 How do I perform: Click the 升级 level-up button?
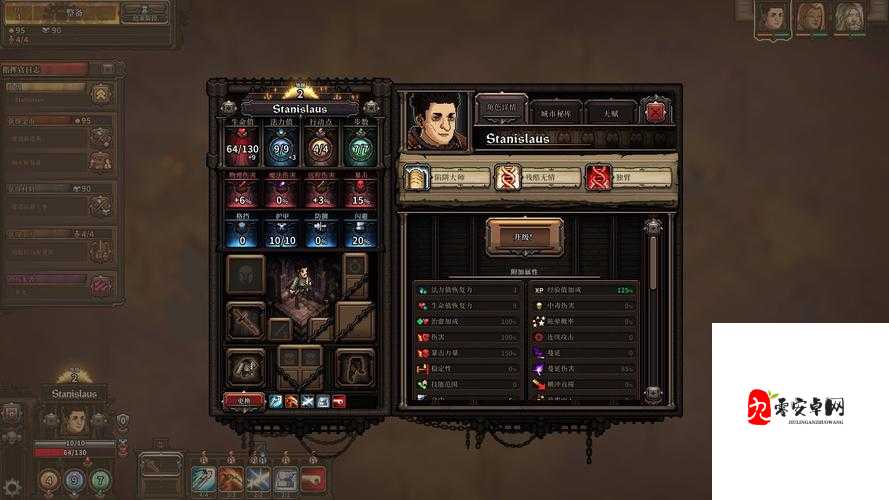[x=524, y=237]
